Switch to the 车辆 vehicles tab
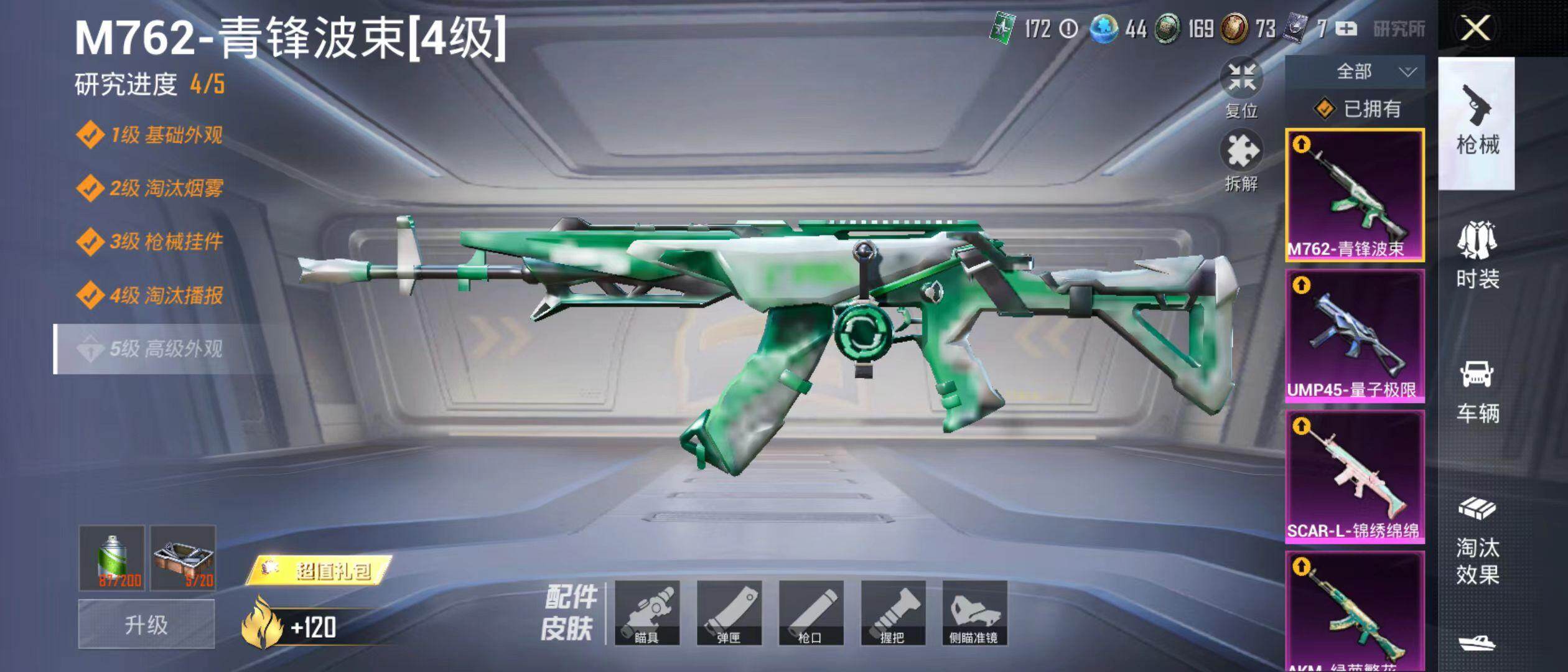The image size is (1568, 672). [1477, 391]
